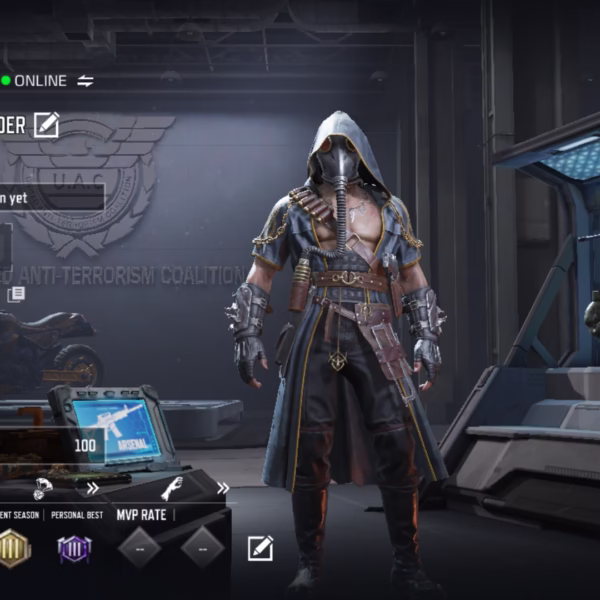This screenshot has height=600, width=600.
Task: Open the MVP Rate stats tab
Action: [140, 515]
